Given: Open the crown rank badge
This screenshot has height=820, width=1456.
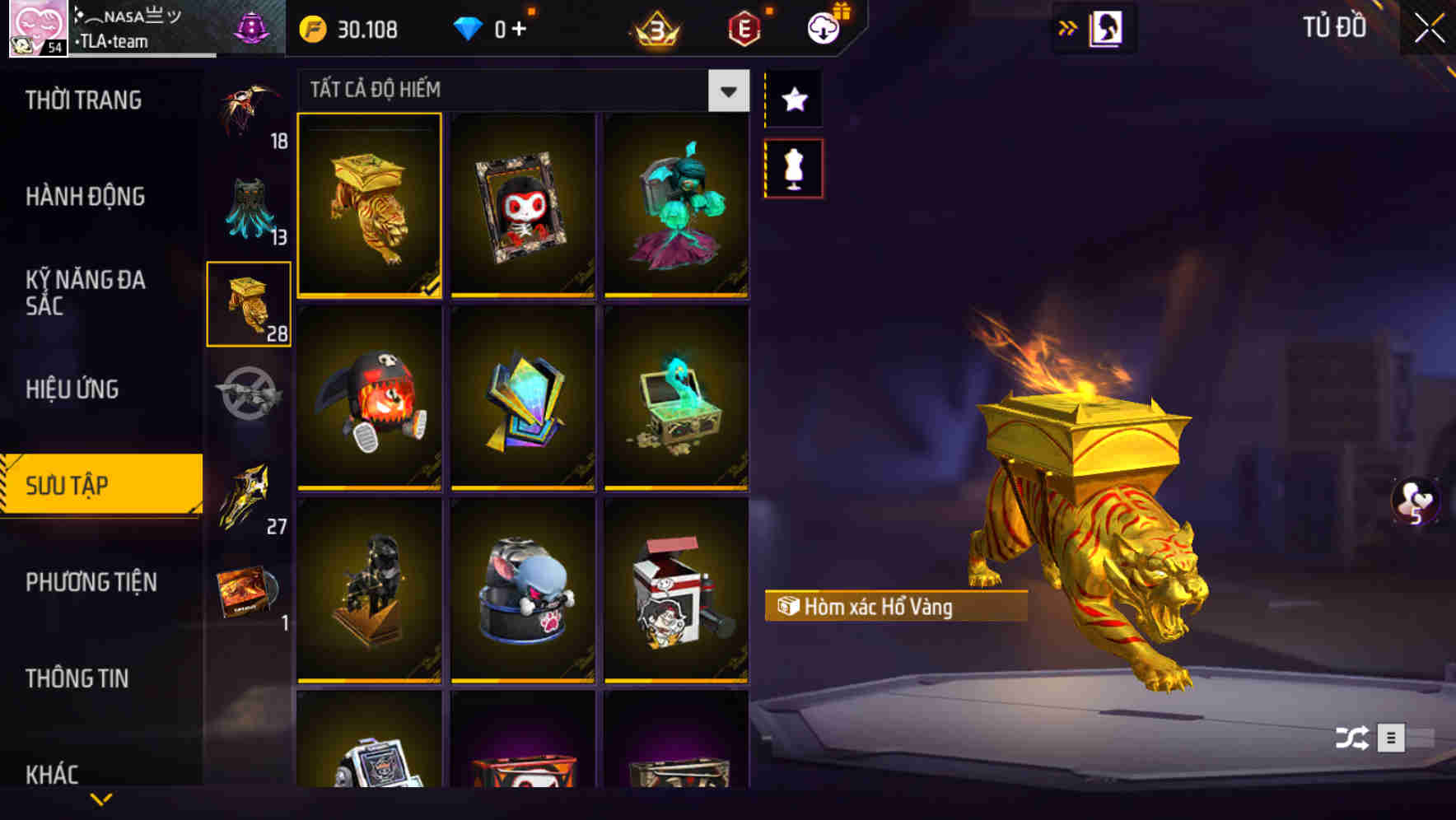Looking at the screenshot, I should pyautogui.click(x=653, y=30).
